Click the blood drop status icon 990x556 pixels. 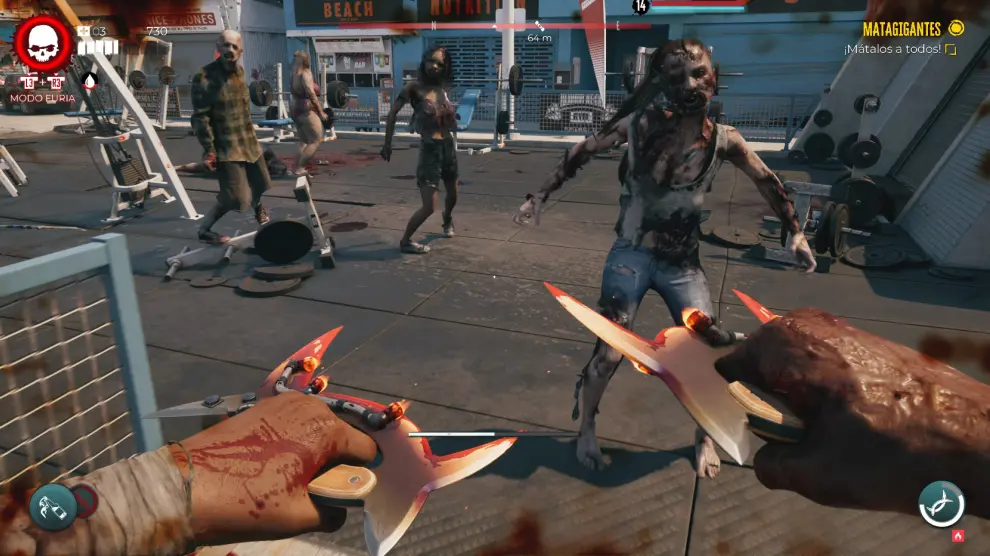tap(90, 81)
